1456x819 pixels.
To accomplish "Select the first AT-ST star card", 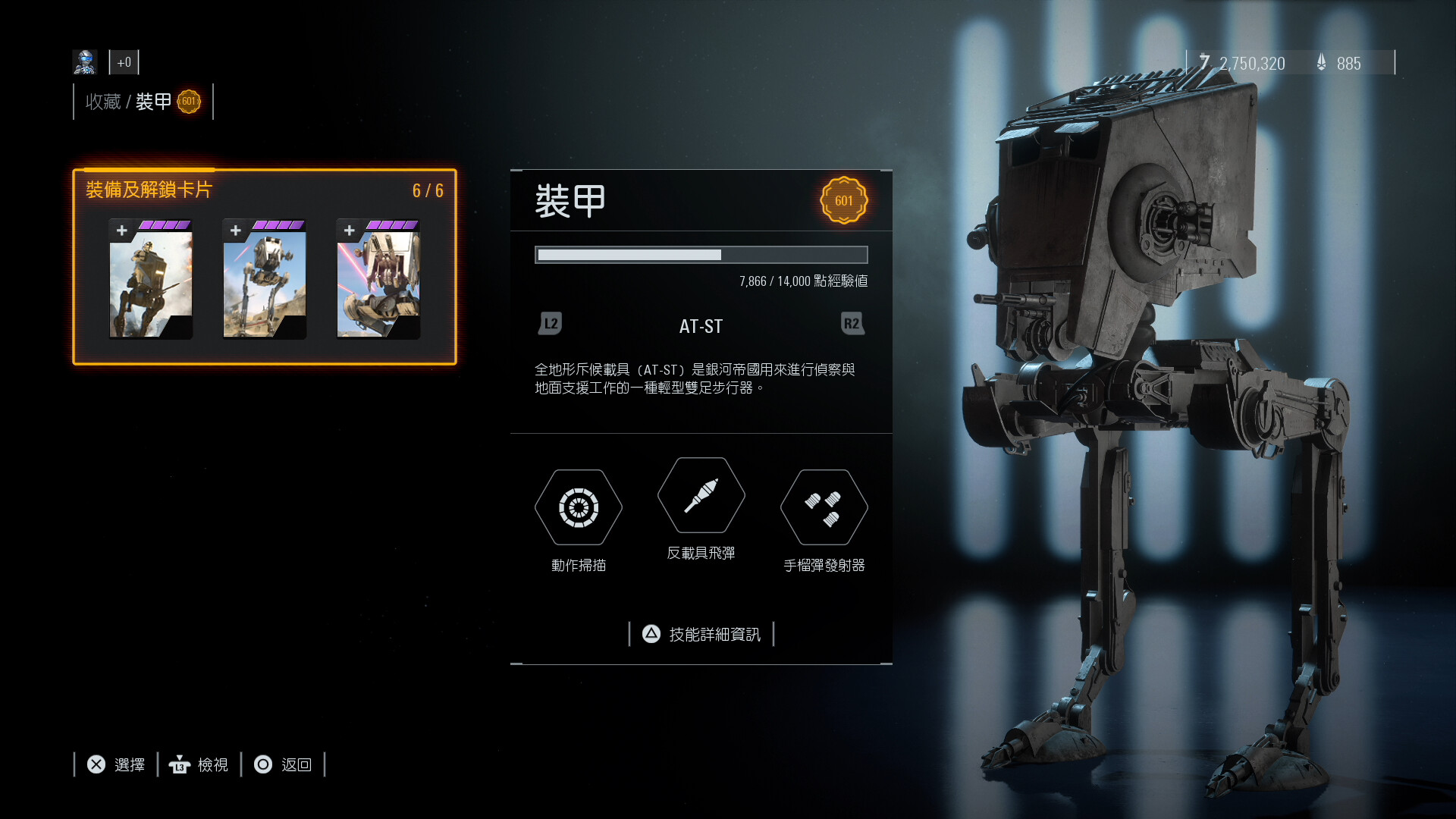I will point(151,279).
